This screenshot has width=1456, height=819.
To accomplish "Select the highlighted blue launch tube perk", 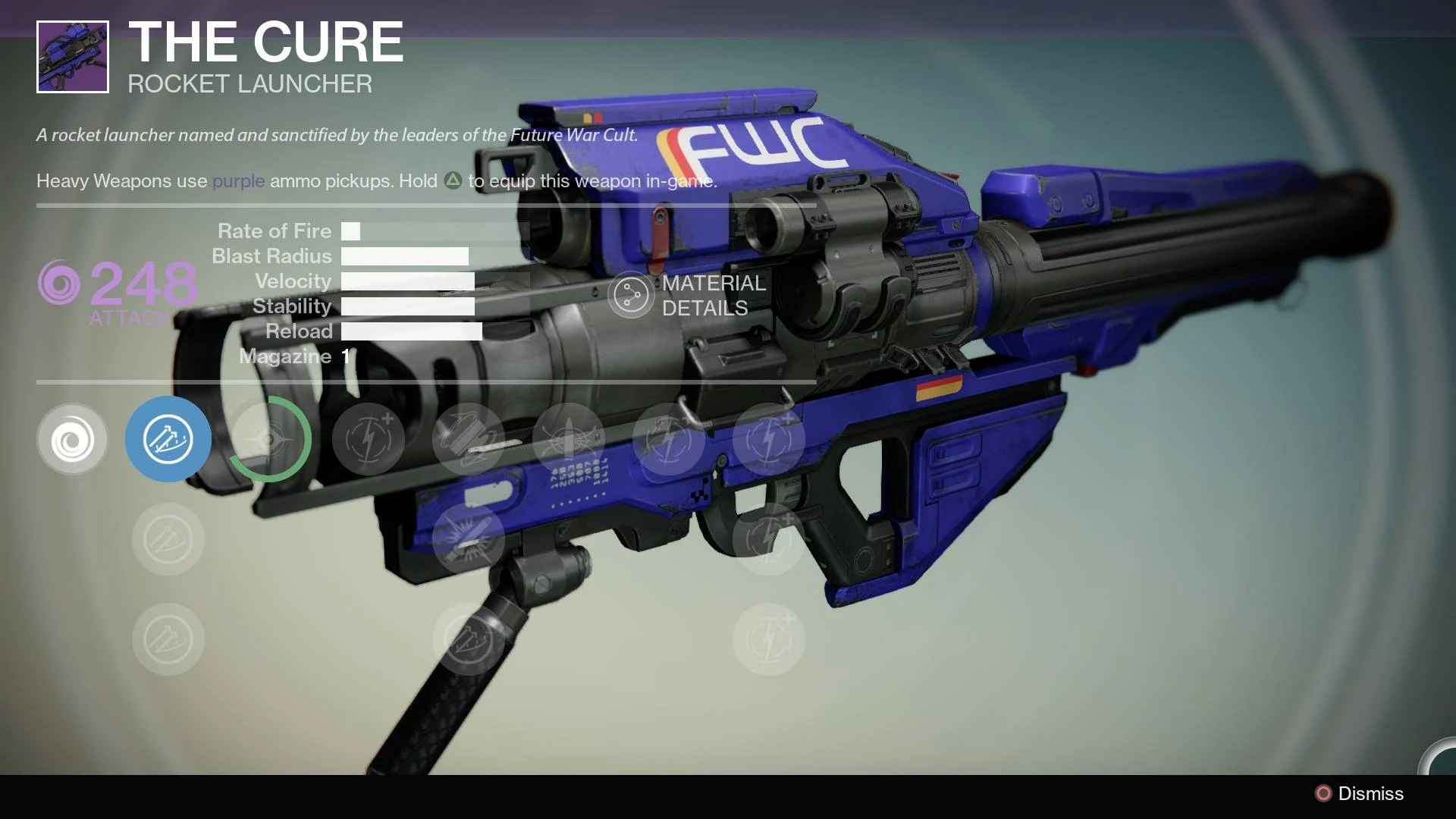I will click(168, 439).
